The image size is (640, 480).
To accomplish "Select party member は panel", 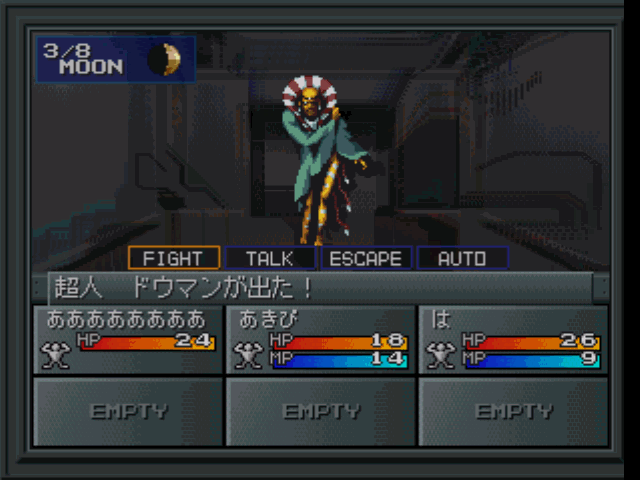I will pyautogui.click(x=513, y=340).
